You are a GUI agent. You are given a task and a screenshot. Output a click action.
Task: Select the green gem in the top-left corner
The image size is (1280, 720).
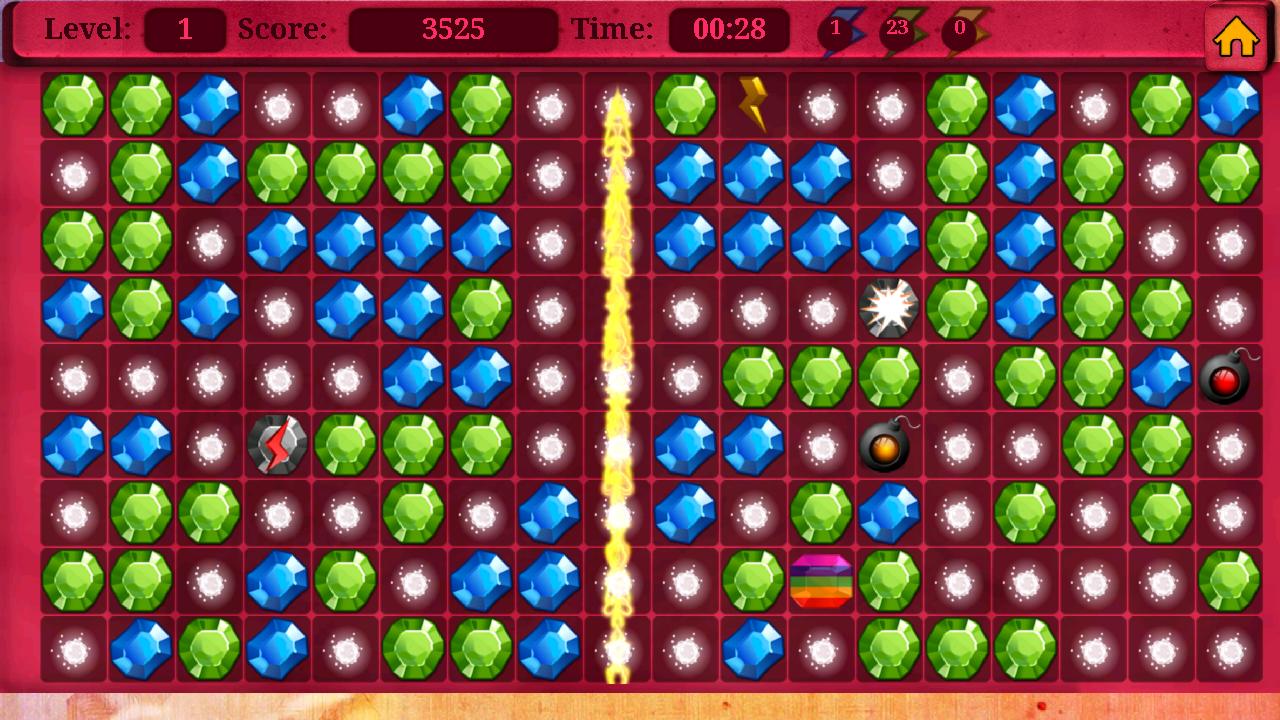coord(73,103)
